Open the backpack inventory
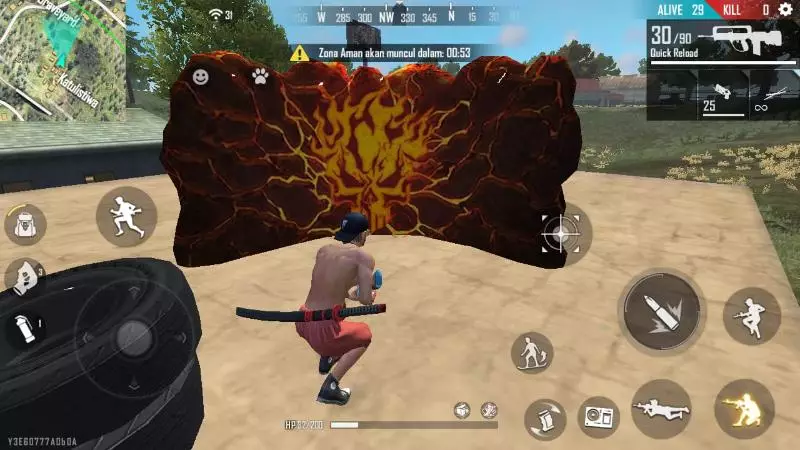 pos(26,224)
